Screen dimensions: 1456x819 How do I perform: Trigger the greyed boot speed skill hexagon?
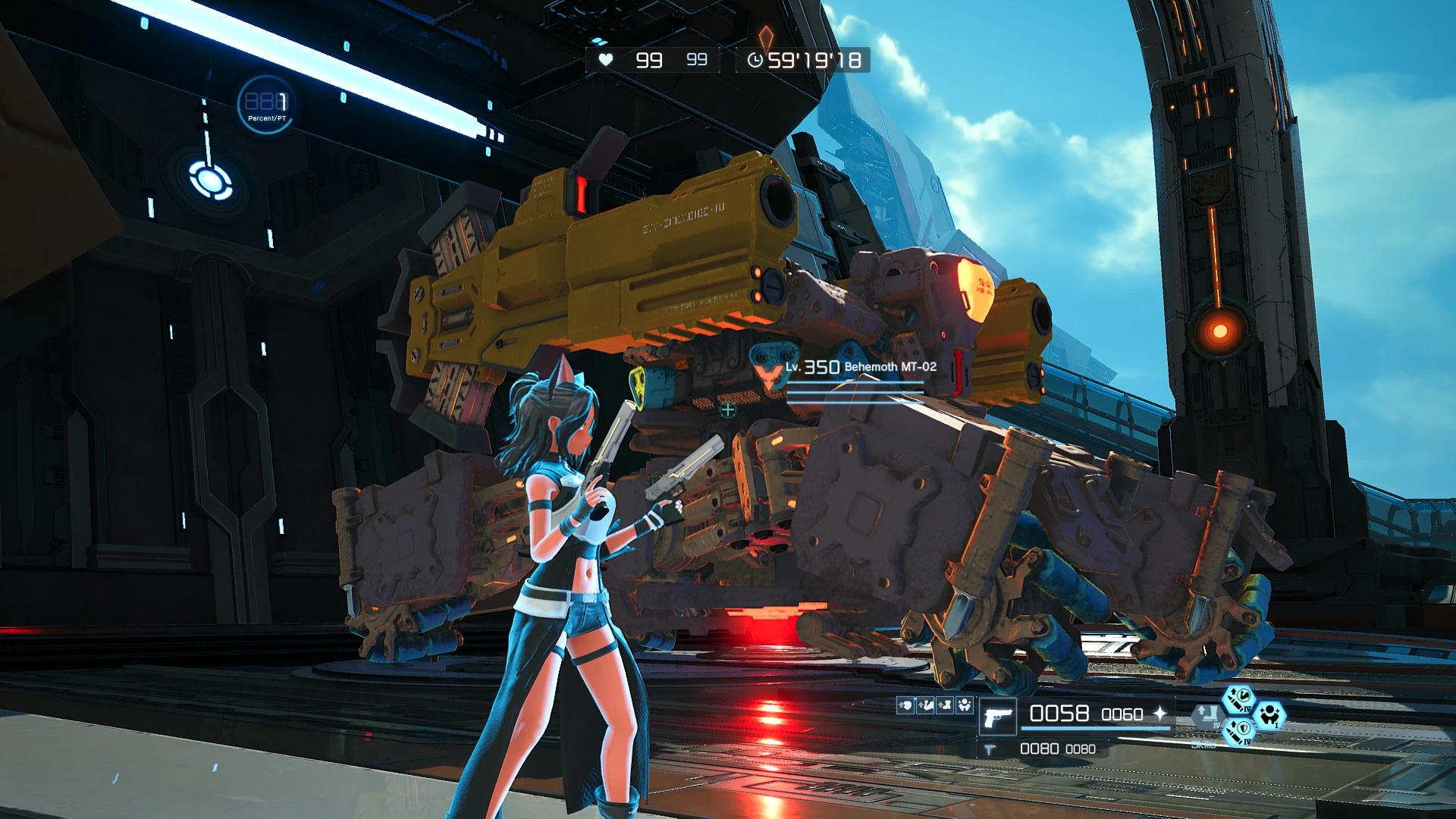(1207, 716)
